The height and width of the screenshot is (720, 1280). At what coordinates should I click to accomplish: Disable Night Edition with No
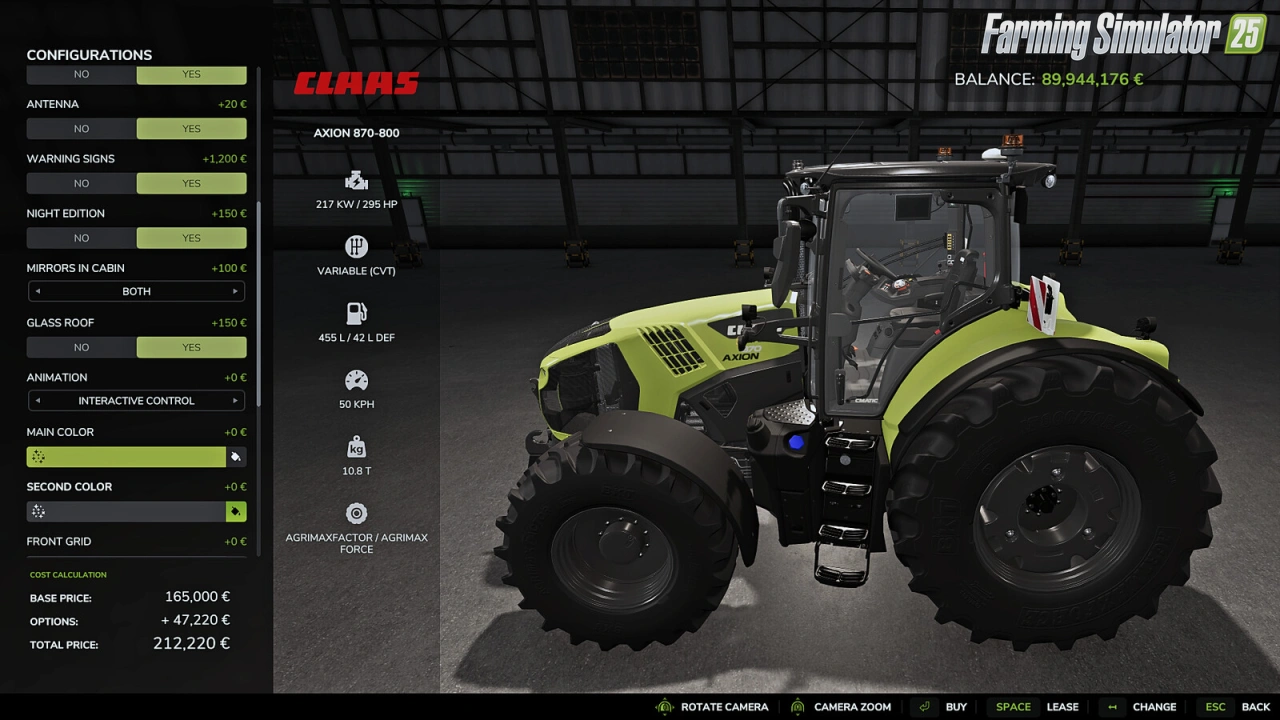tap(81, 238)
